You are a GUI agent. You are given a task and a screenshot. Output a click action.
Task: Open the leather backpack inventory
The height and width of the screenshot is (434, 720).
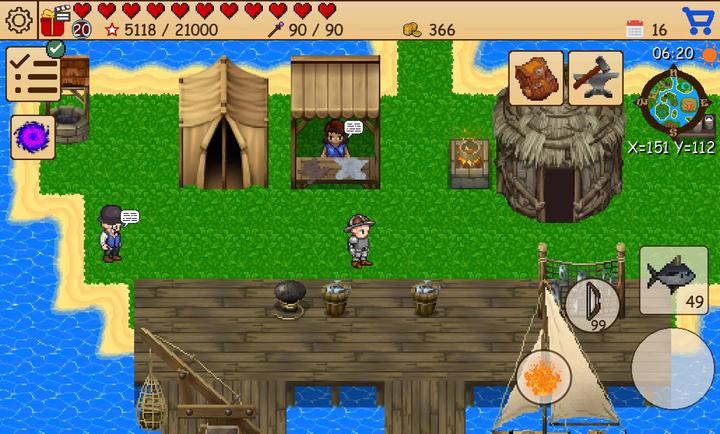point(536,78)
